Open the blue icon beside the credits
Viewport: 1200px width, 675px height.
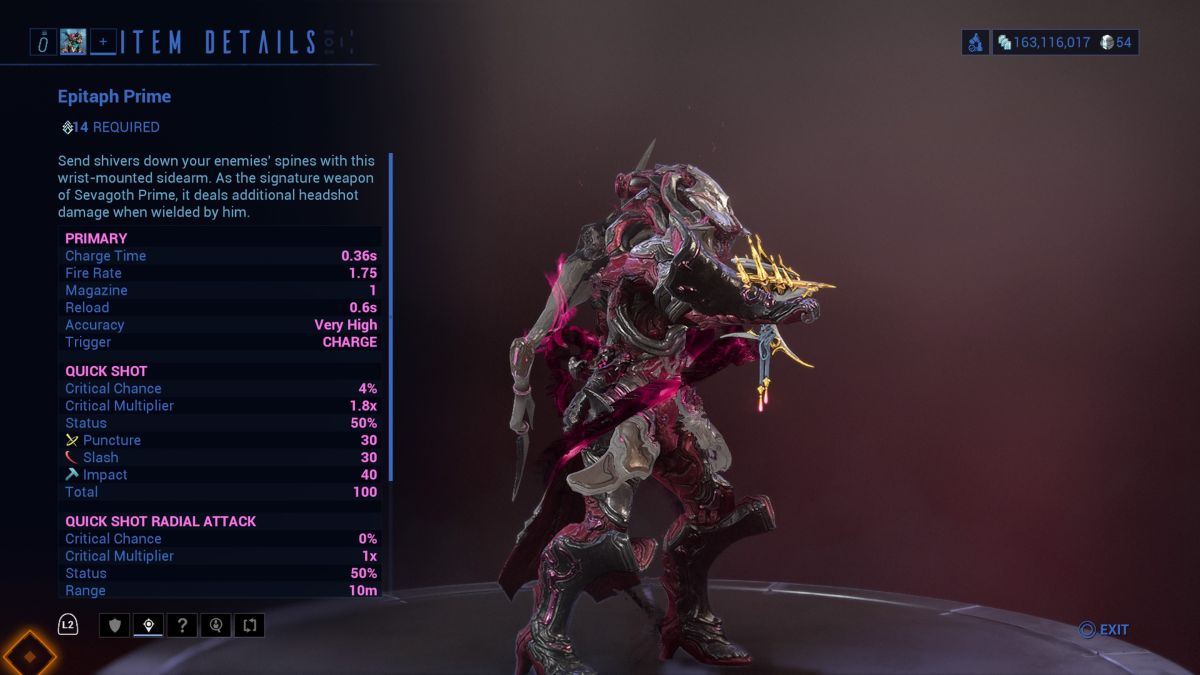976,42
